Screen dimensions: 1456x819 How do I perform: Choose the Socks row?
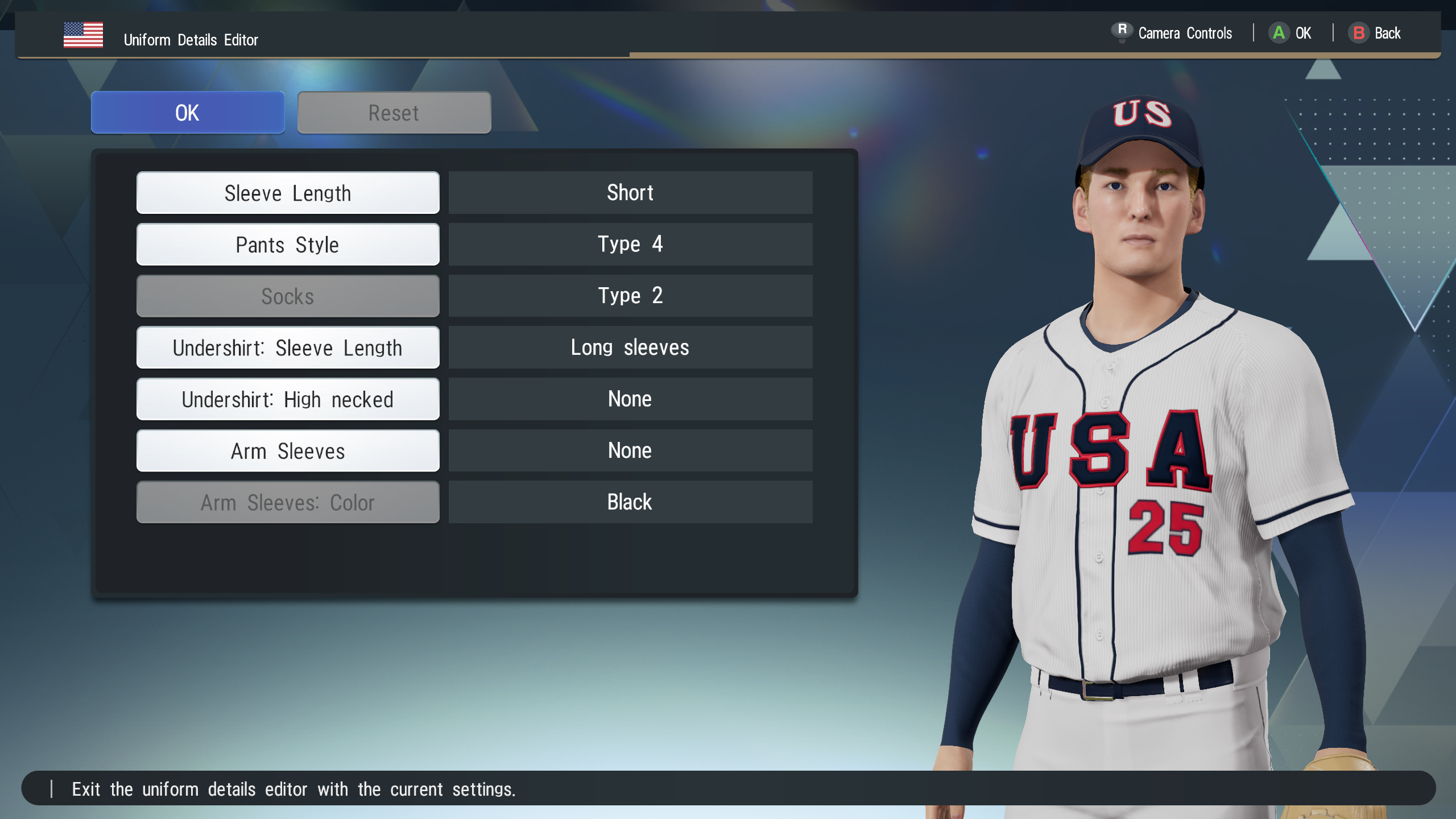[x=288, y=296]
